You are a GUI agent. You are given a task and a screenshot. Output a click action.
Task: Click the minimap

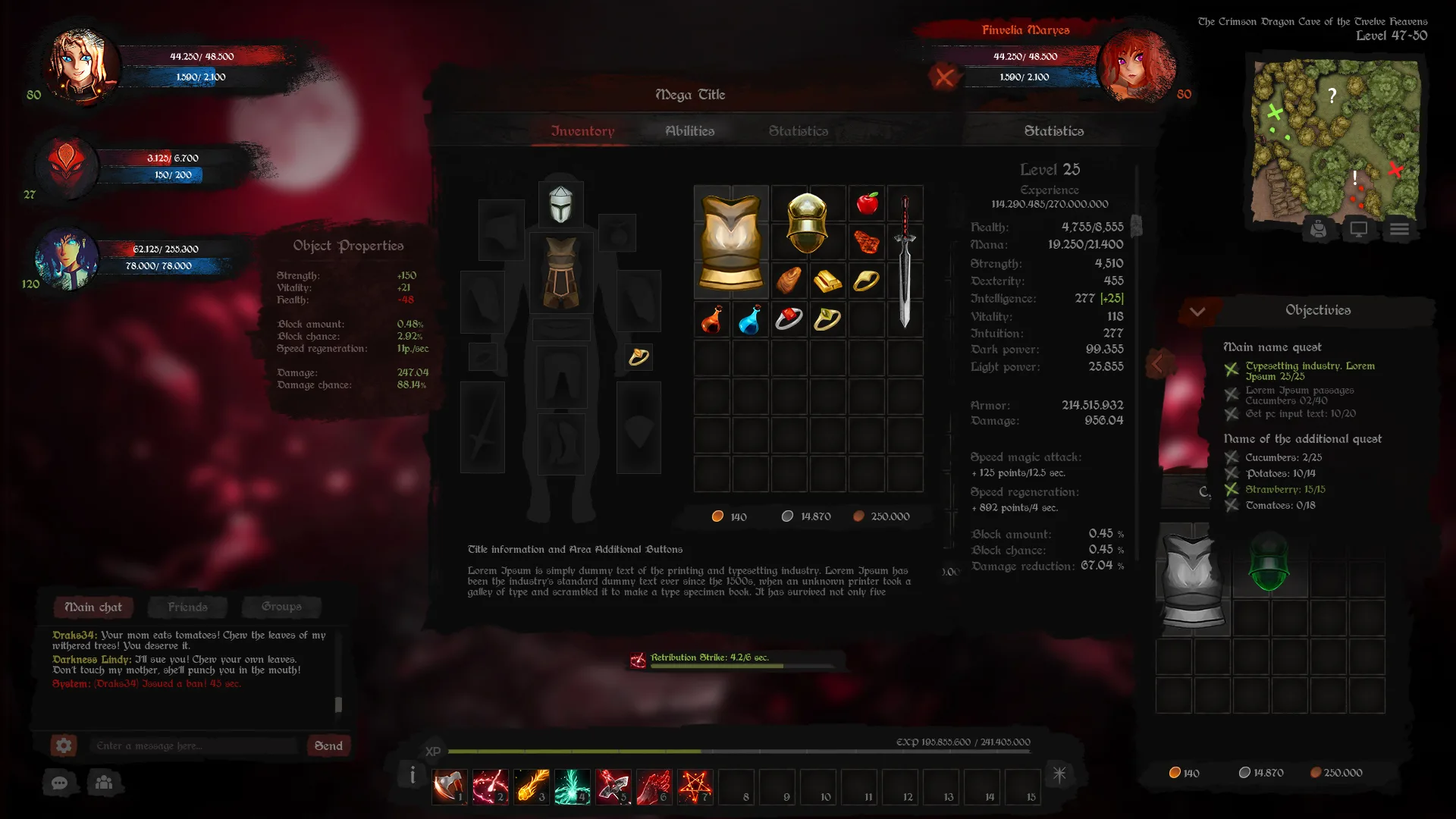point(1335,140)
